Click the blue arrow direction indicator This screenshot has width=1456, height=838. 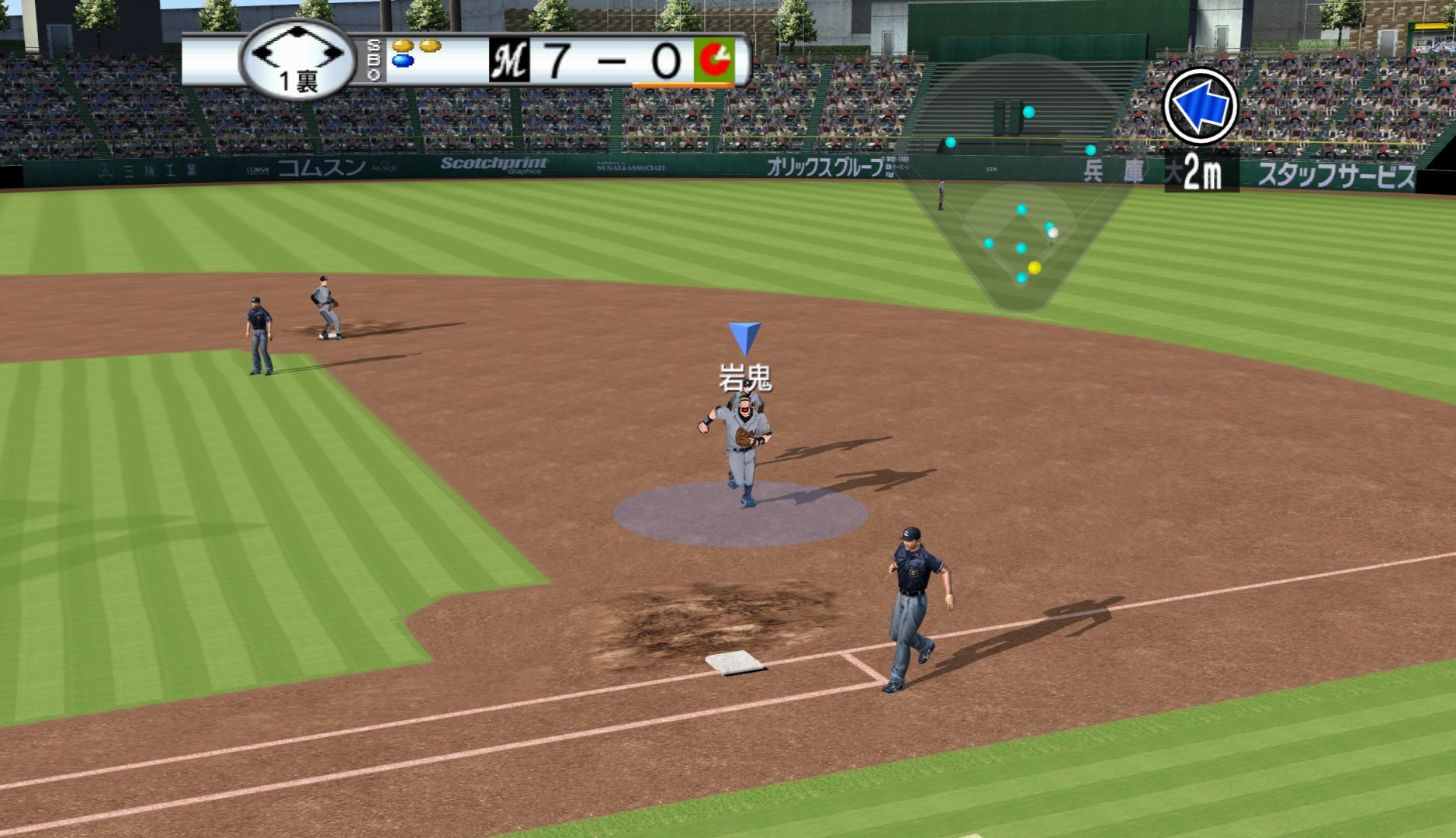pos(1200,106)
